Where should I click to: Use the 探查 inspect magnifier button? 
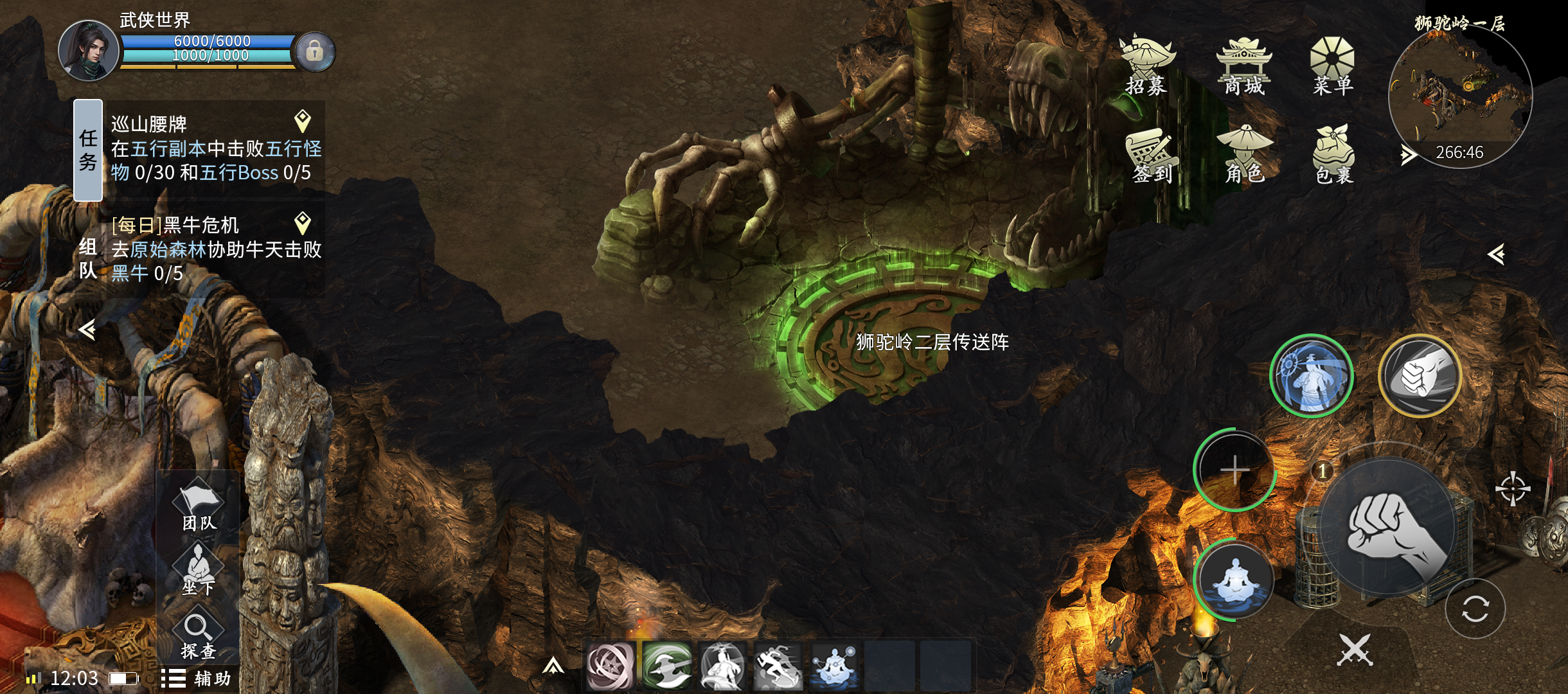(198, 636)
